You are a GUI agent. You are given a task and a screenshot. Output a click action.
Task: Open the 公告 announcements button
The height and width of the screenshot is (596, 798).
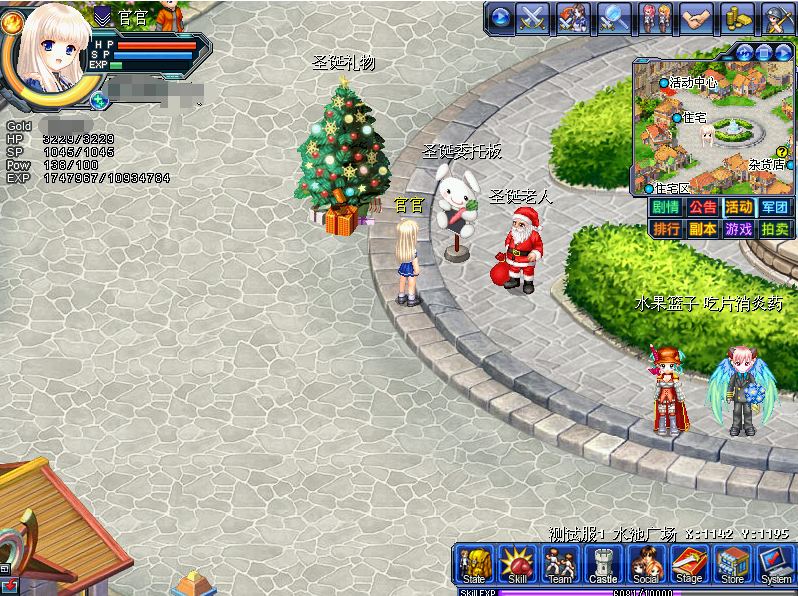[x=702, y=207]
